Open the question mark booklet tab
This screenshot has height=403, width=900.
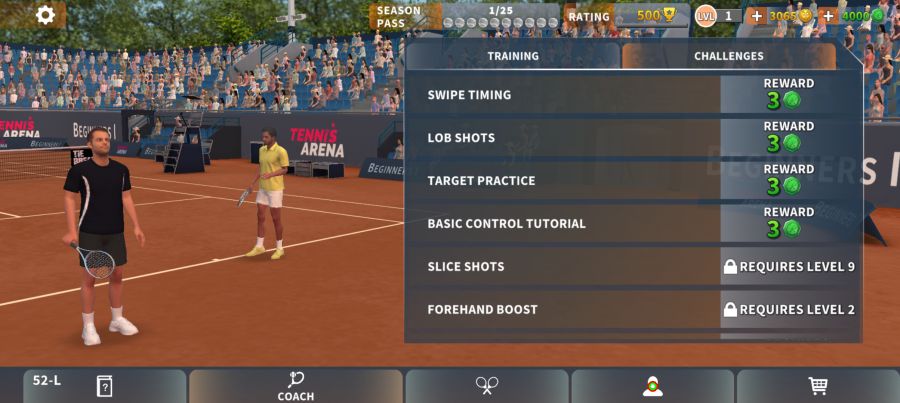104,386
